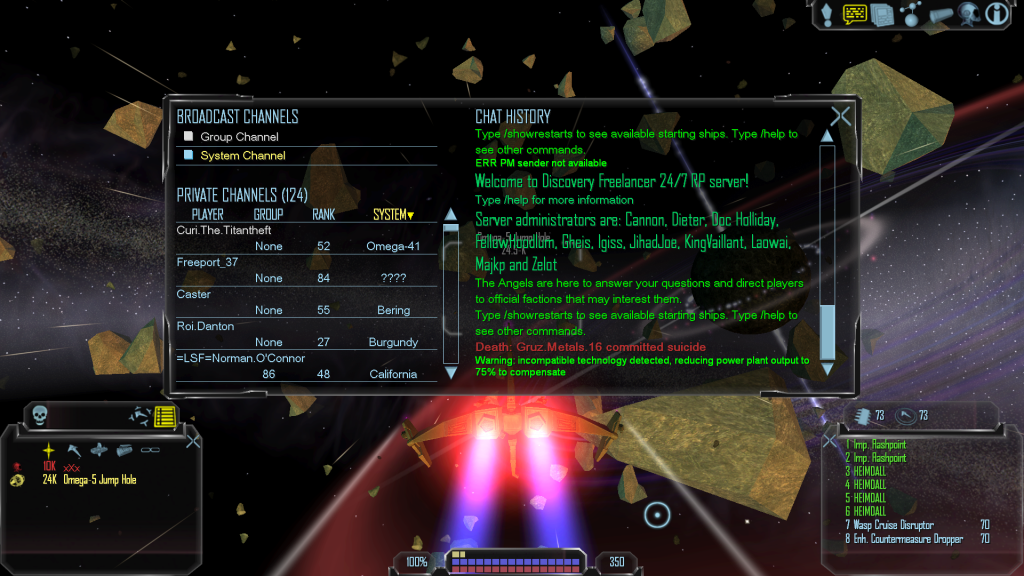Sort the player list by the SYSTEM column
This screenshot has width=1024, height=576.
(393, 214)
